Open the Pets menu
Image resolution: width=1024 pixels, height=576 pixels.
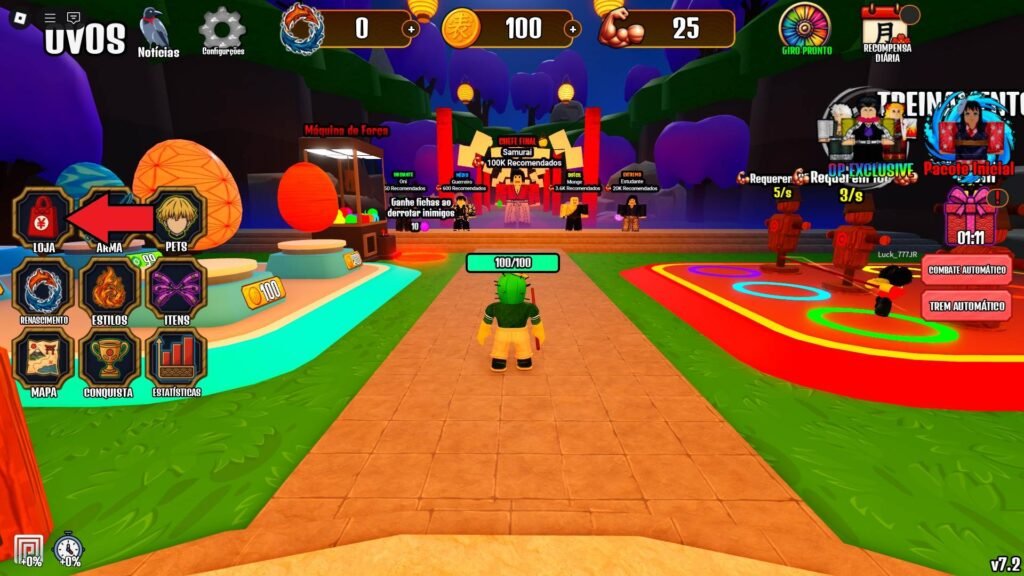click(175, 216)
